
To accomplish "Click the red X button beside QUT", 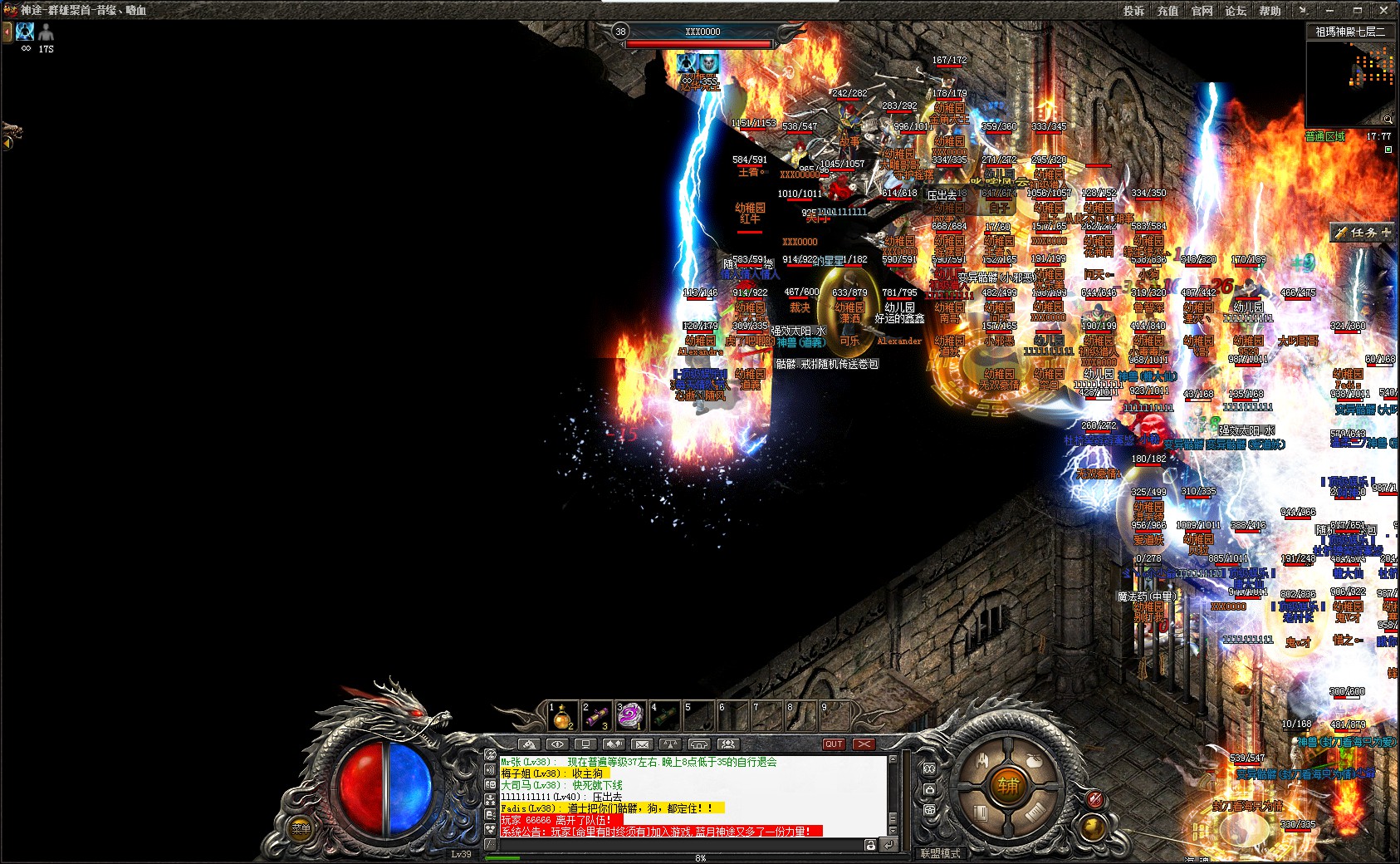I will (x=864, y=744).
